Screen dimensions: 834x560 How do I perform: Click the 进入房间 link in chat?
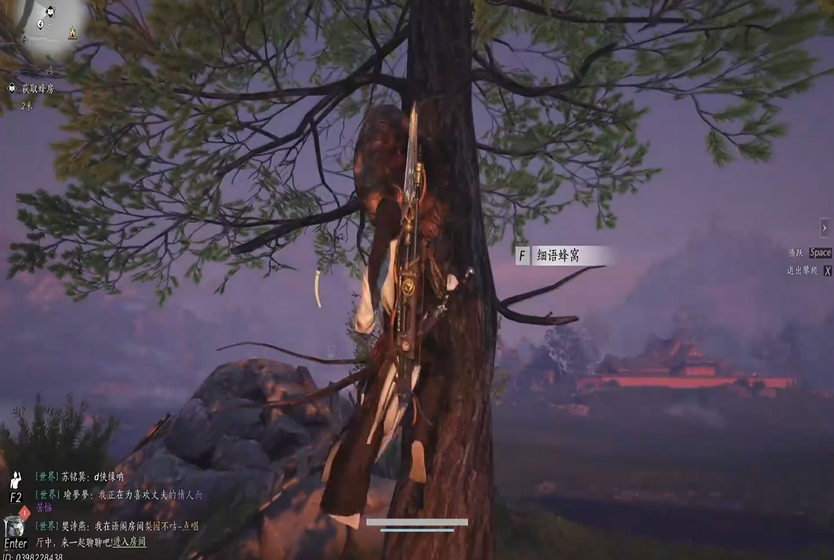coord(129,541)
